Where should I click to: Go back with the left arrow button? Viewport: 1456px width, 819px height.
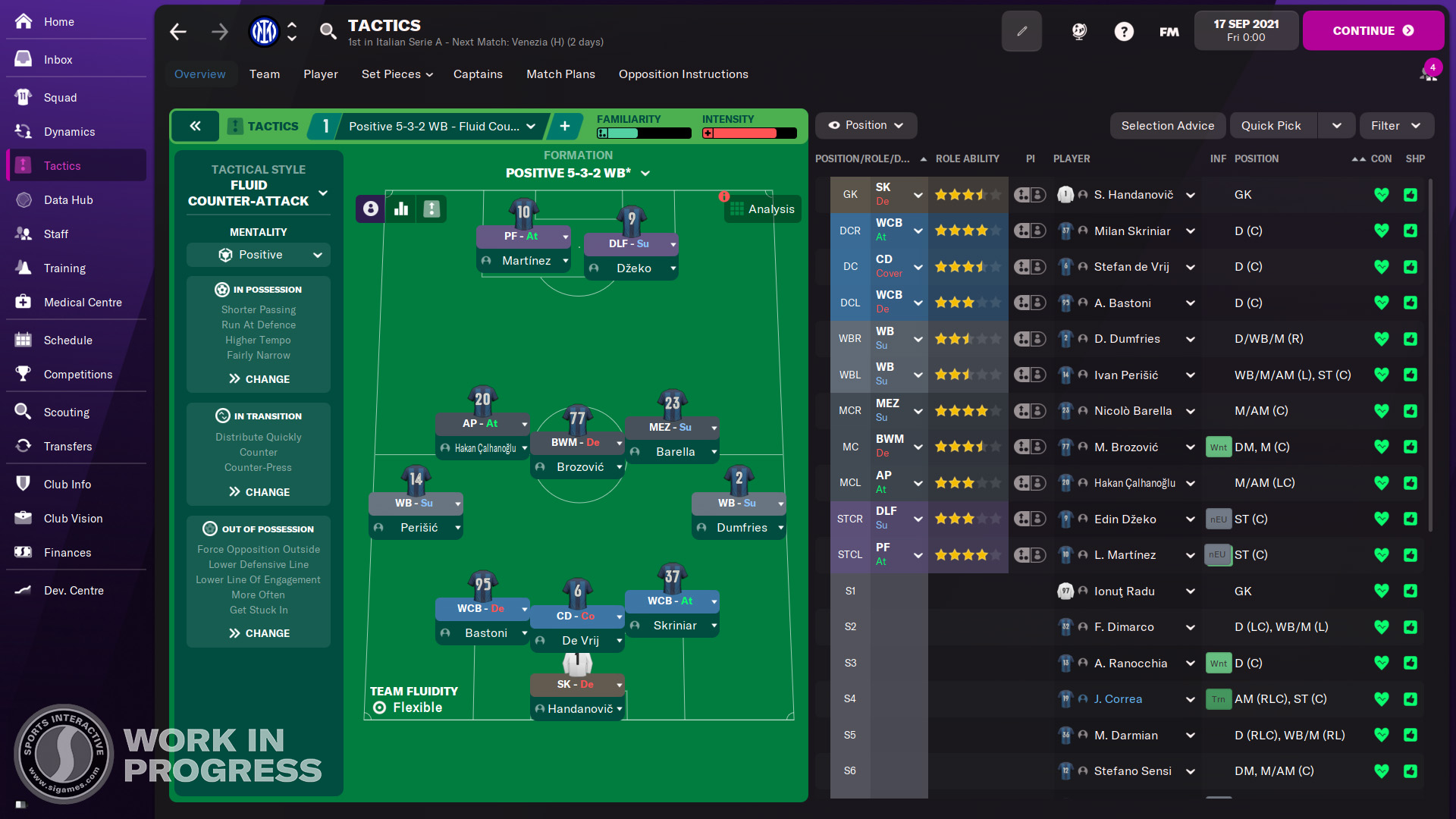178,32
